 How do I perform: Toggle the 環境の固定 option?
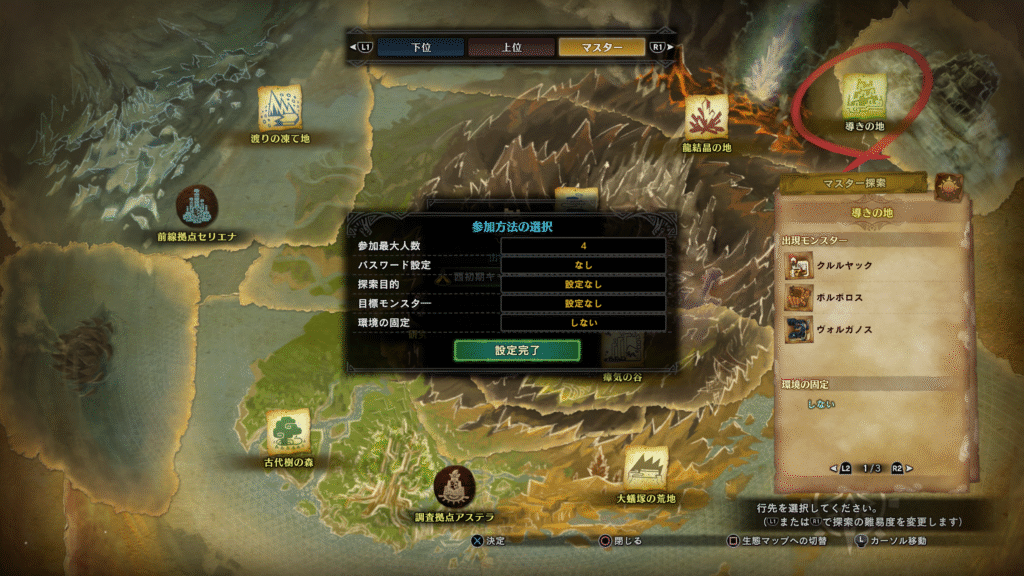[583, 323]
